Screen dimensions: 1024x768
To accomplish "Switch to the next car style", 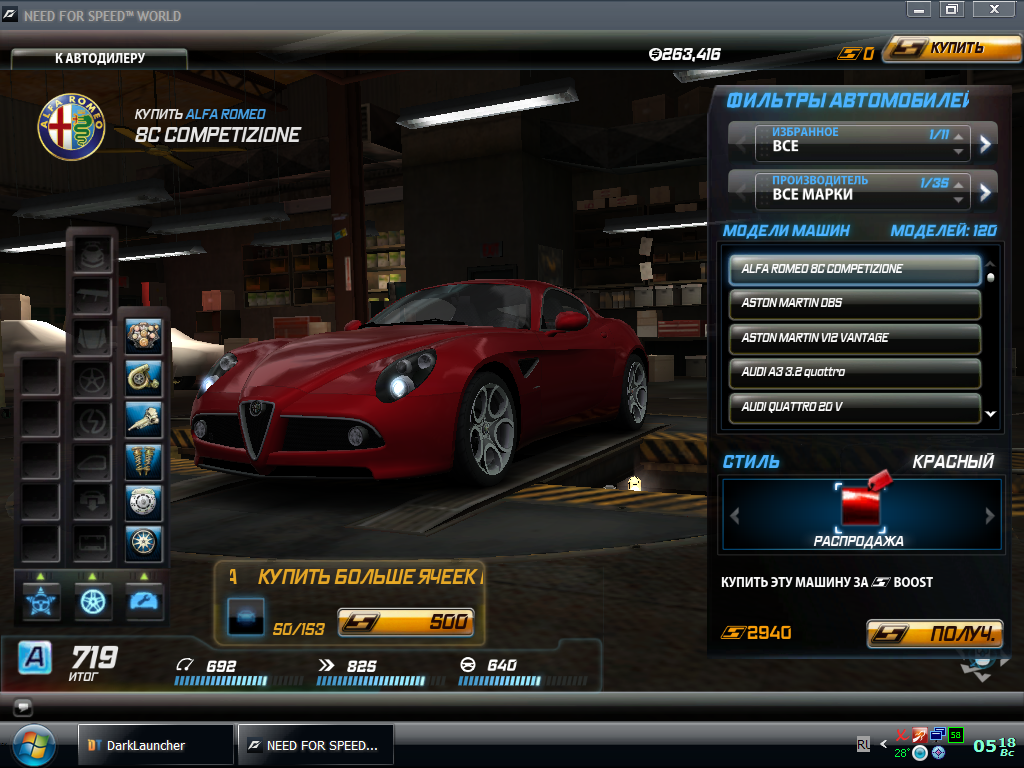I will click(x=990, y=516).
